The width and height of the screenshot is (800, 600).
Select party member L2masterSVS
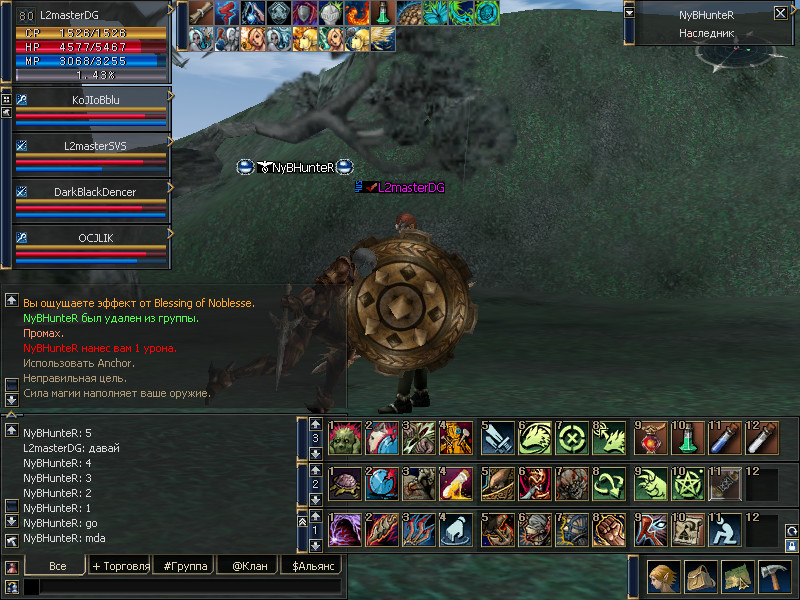click(x=91, y=145)
